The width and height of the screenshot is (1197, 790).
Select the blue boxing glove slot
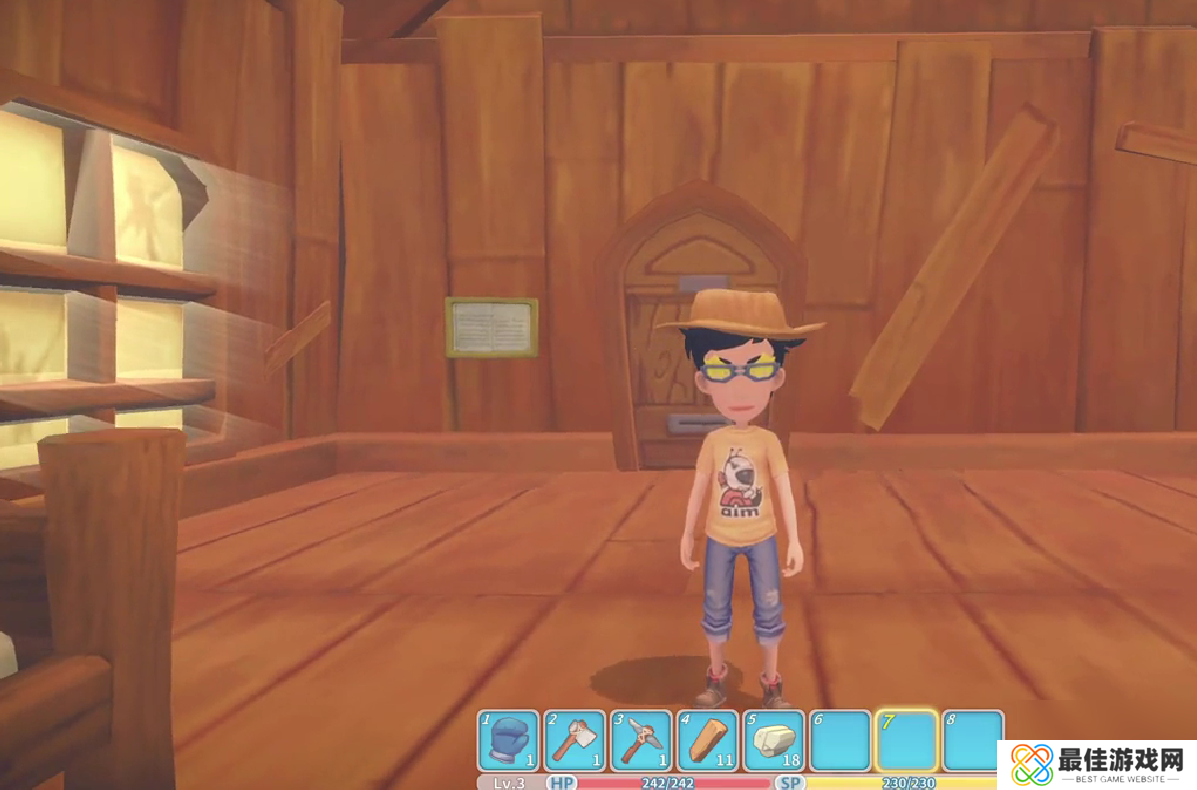point(509,741)
